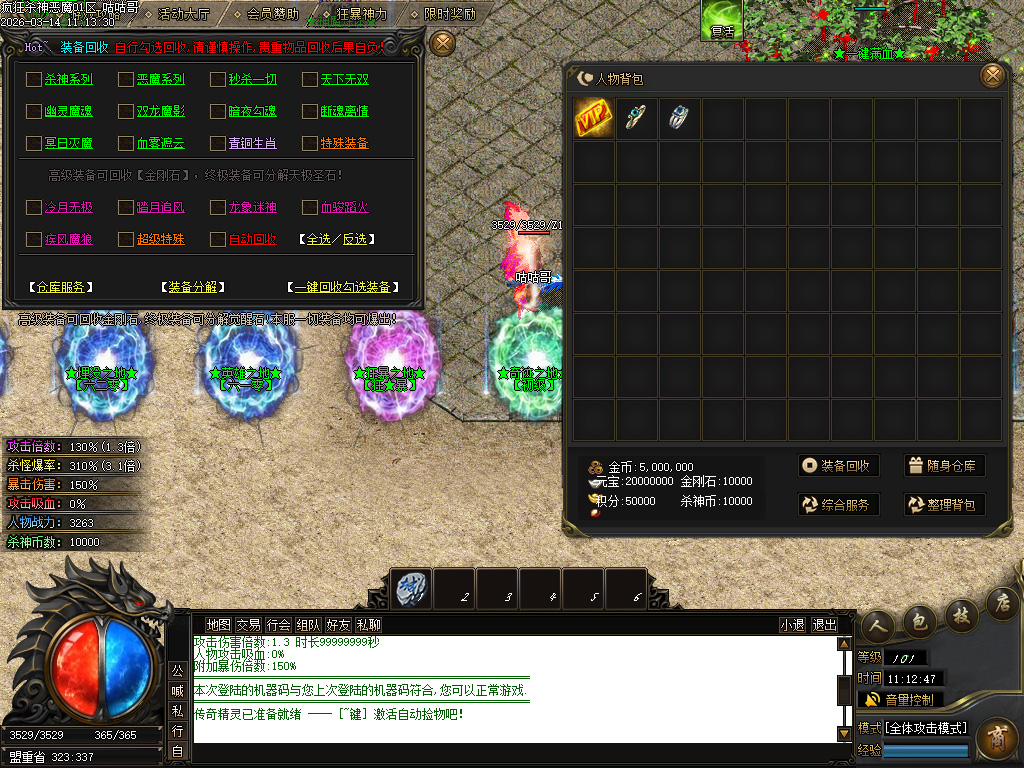Close the 装备回收 recycle panel
Viewport: 1024px width, 768px height.
pos(442,43)
